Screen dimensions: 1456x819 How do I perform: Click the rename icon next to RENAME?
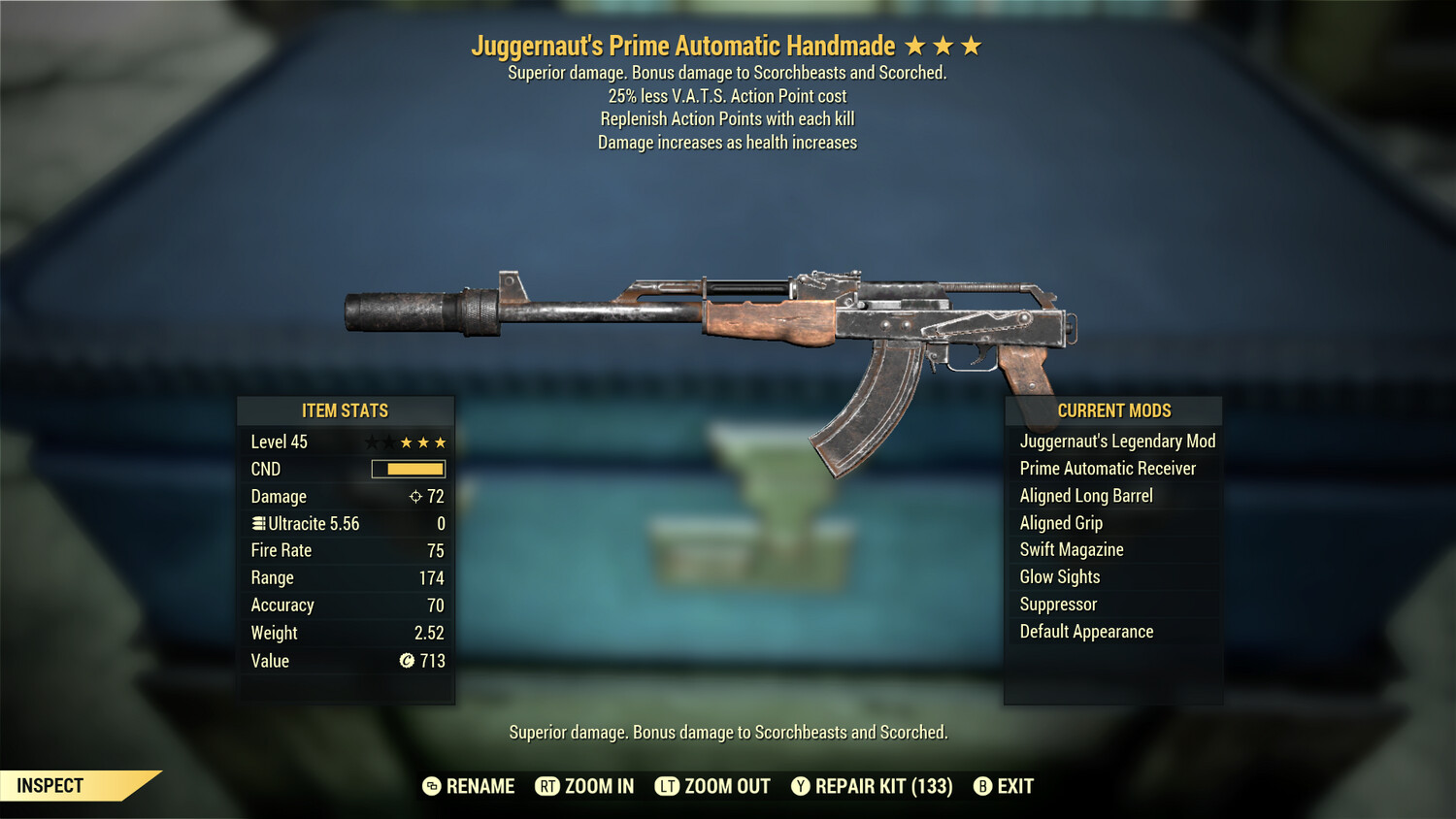[x=430, y=786]
